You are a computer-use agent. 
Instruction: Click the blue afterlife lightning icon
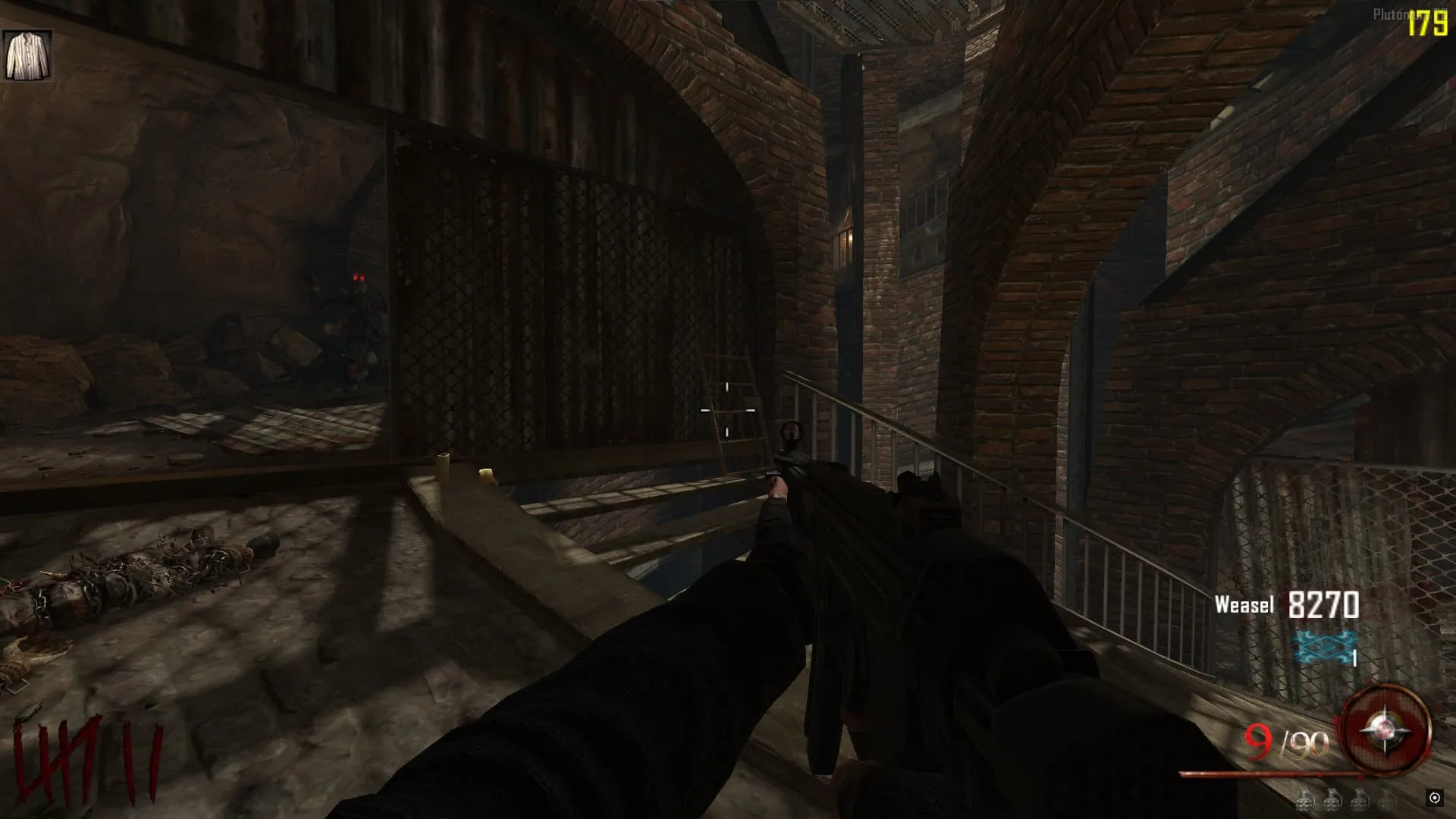pyautogui.click(x=1324, y=648)
